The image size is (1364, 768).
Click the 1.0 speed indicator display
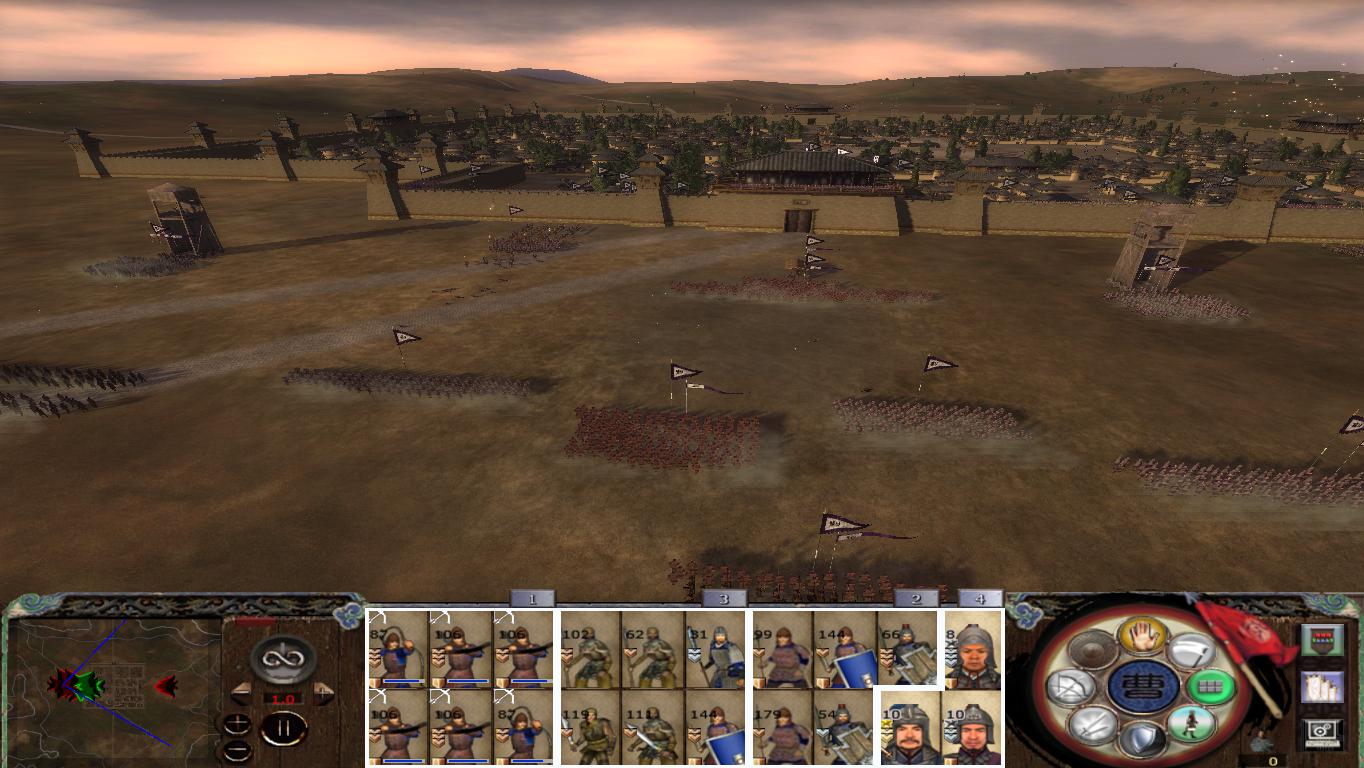click(284, 698)
